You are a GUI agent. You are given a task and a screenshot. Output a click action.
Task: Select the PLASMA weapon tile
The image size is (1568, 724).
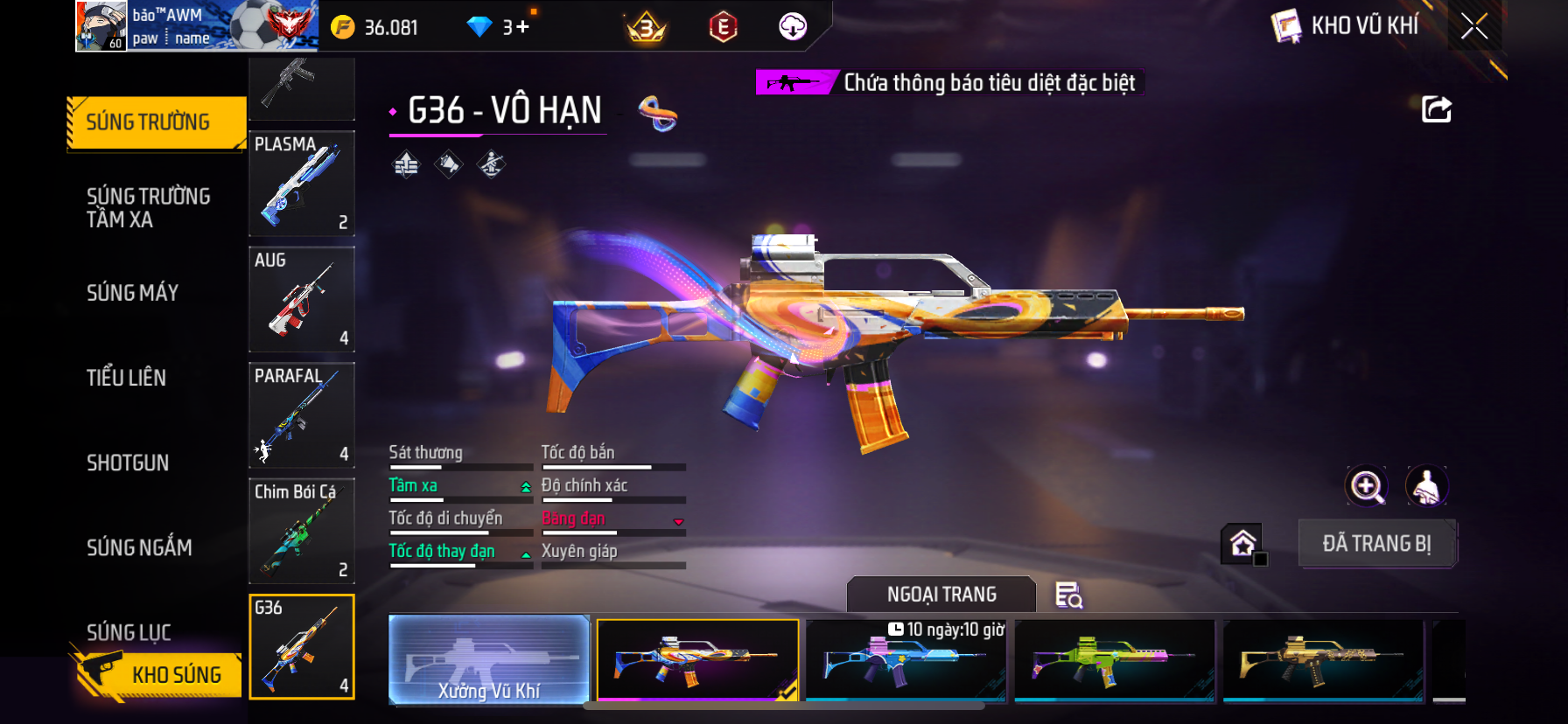[302, 184]
